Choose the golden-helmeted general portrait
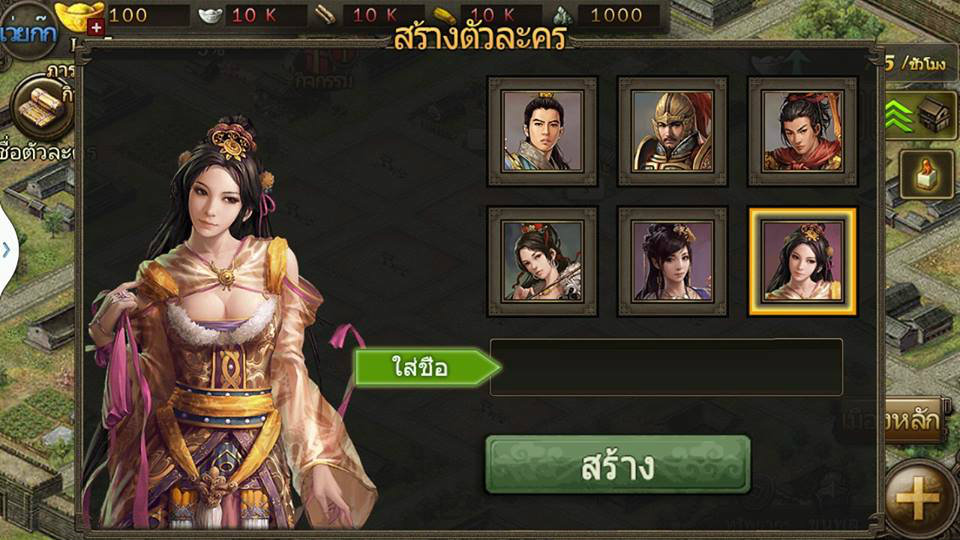 coord(672,131)
